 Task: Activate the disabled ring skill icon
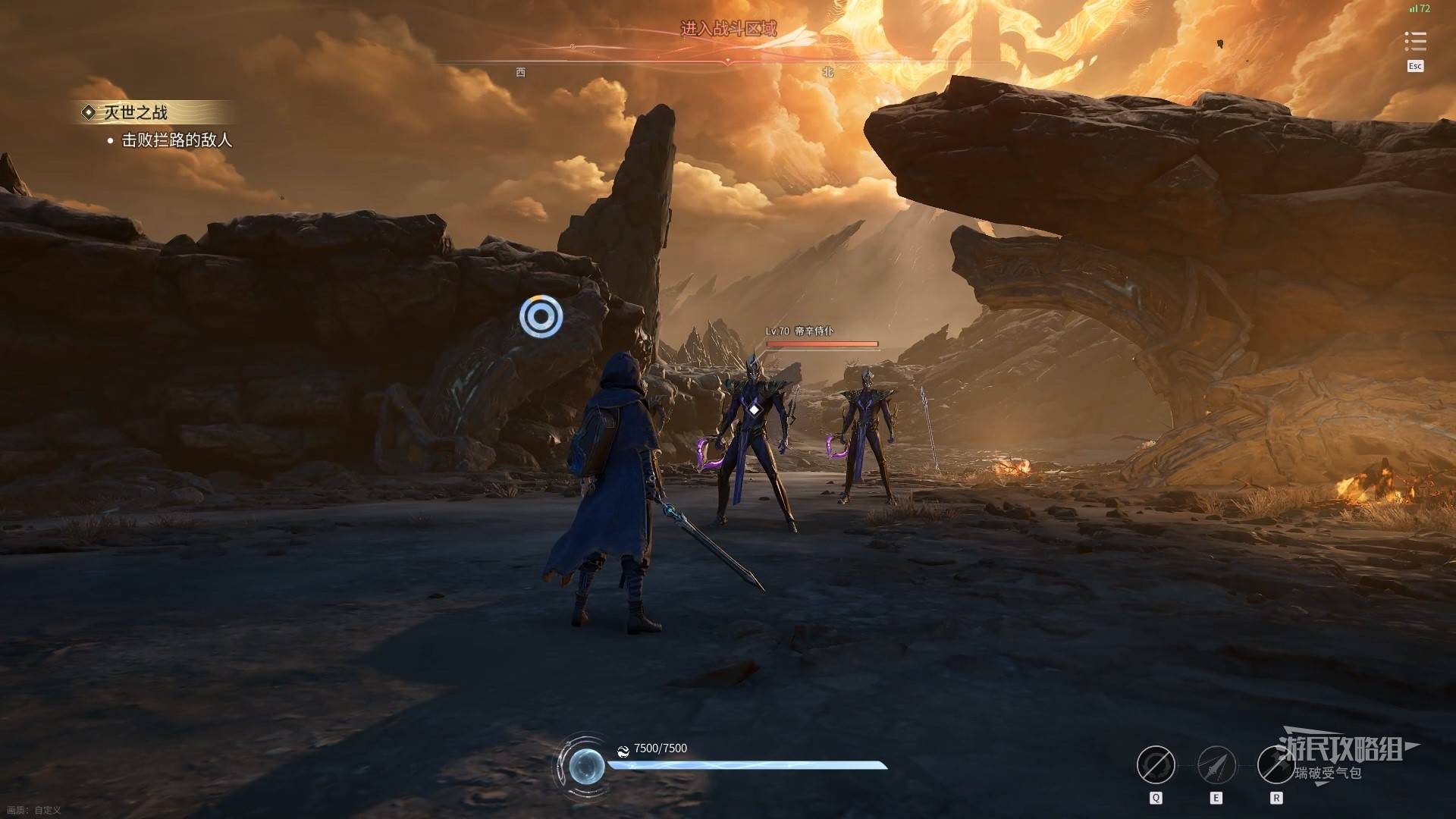(1156, 764)
